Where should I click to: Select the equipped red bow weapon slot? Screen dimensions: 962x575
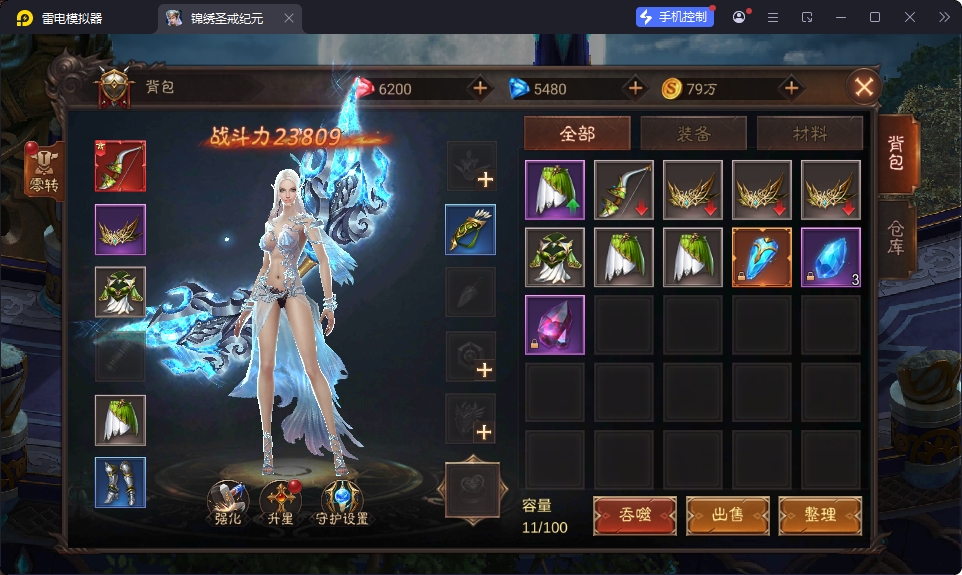point(120,166)
